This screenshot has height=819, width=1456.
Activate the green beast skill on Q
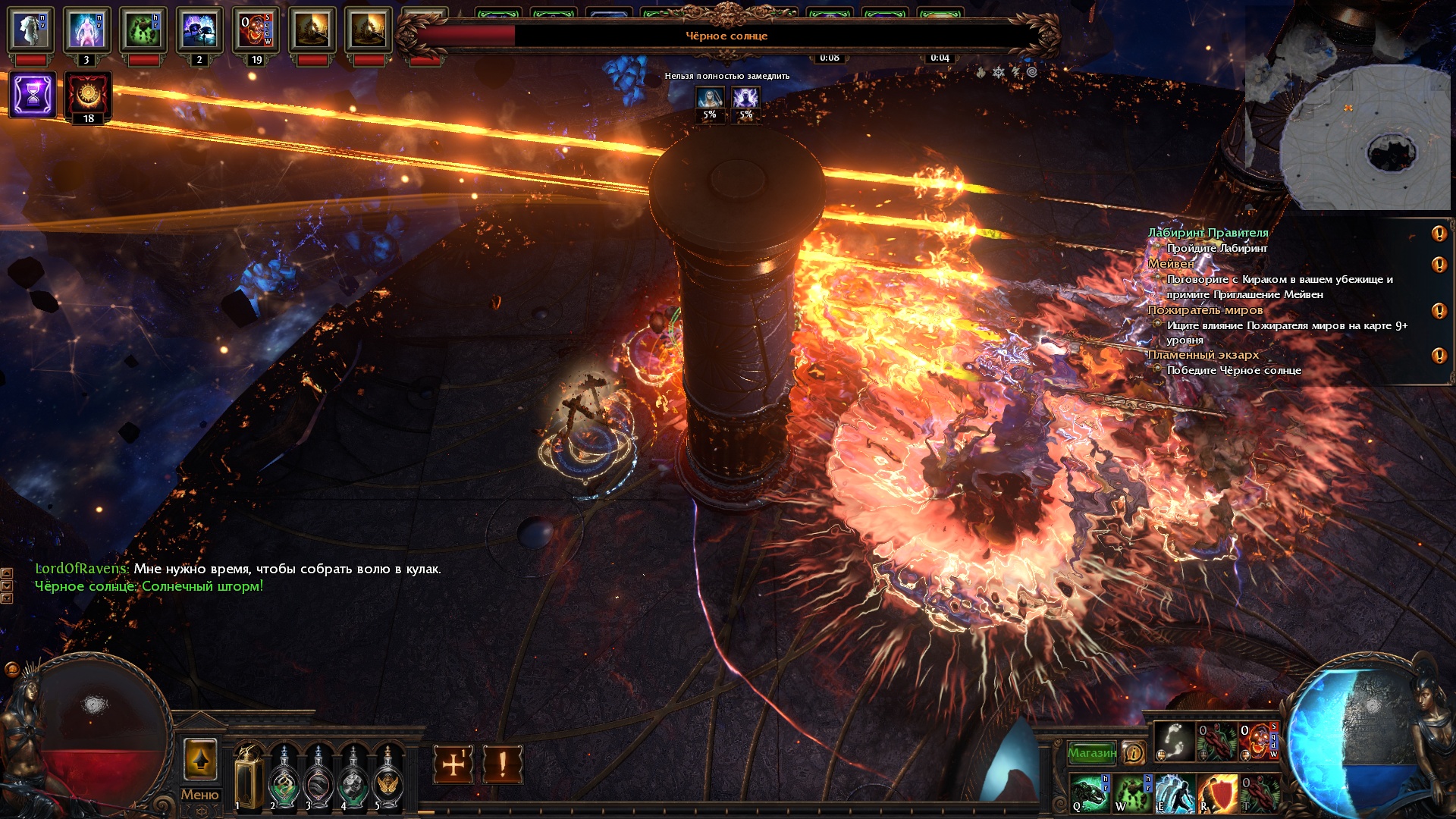coord(1090,793)
